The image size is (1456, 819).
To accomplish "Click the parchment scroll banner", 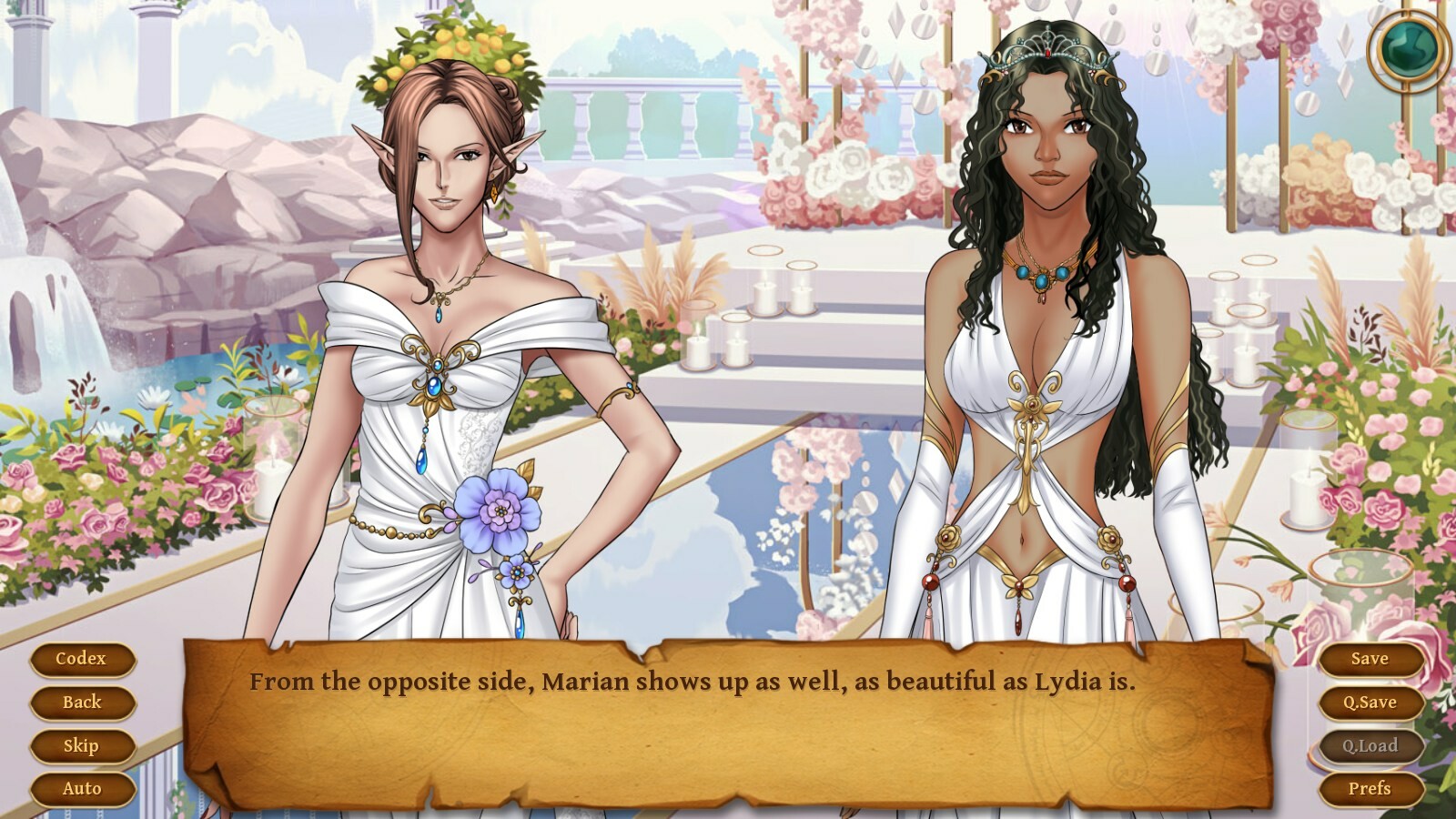I will (728, 719).
